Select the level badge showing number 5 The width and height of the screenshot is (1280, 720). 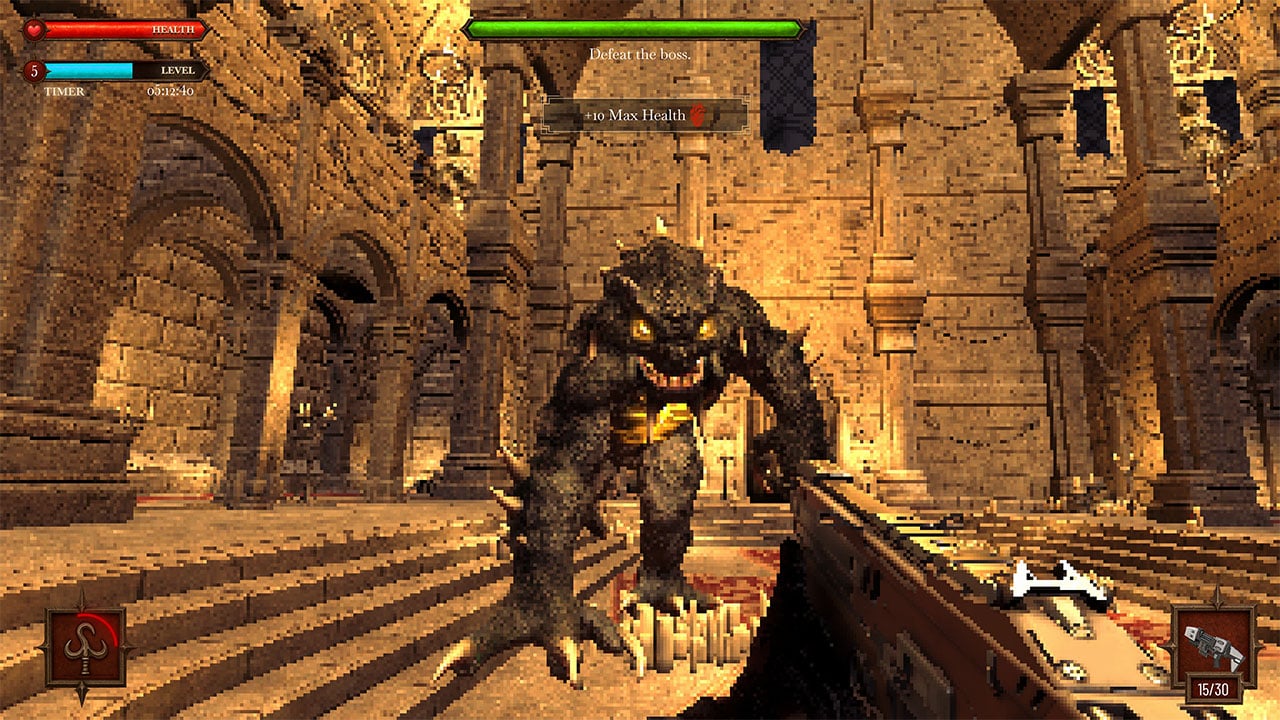34,71
